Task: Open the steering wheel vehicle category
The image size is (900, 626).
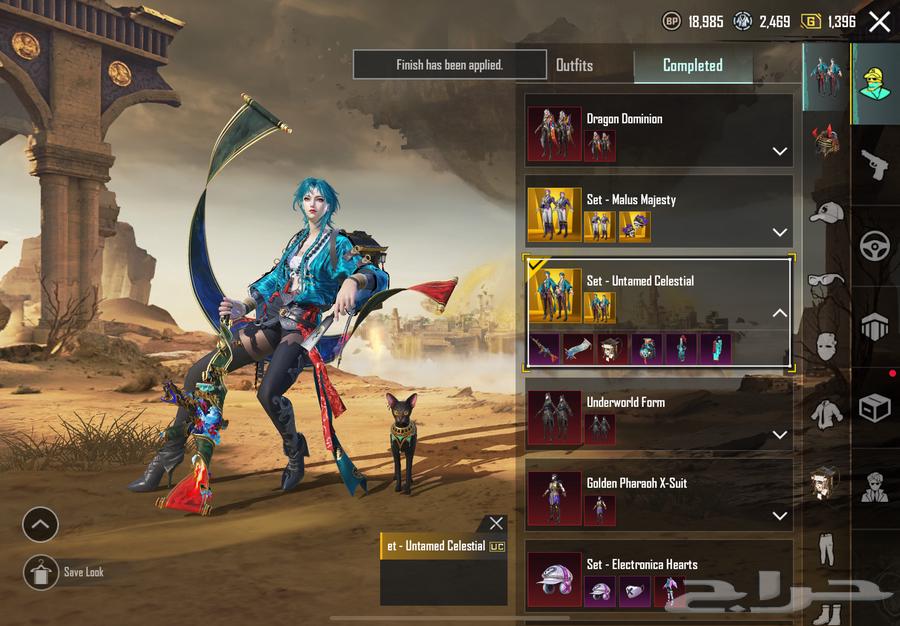Action: (875, 245)
